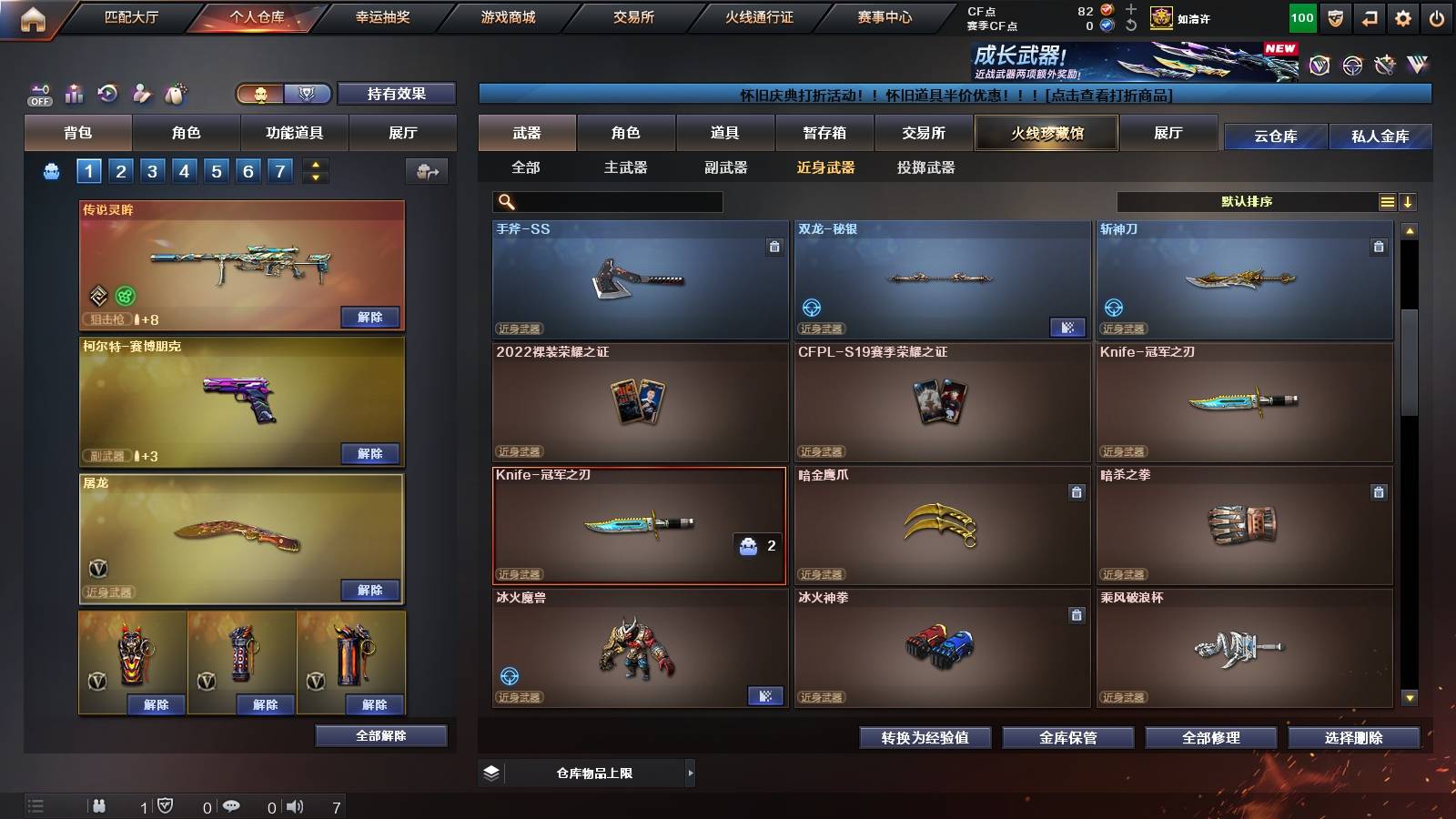
Task: Open the ranking stats bar chart icon
Action: 75,93
